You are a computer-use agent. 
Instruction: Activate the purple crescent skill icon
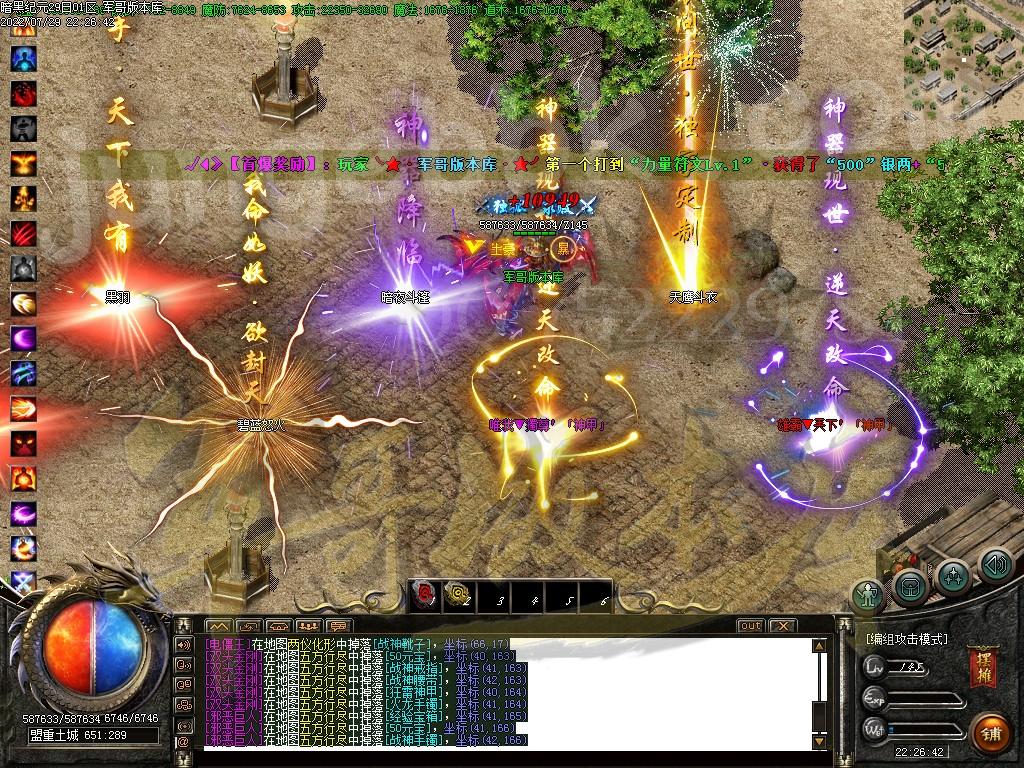[x=24, y=338]
